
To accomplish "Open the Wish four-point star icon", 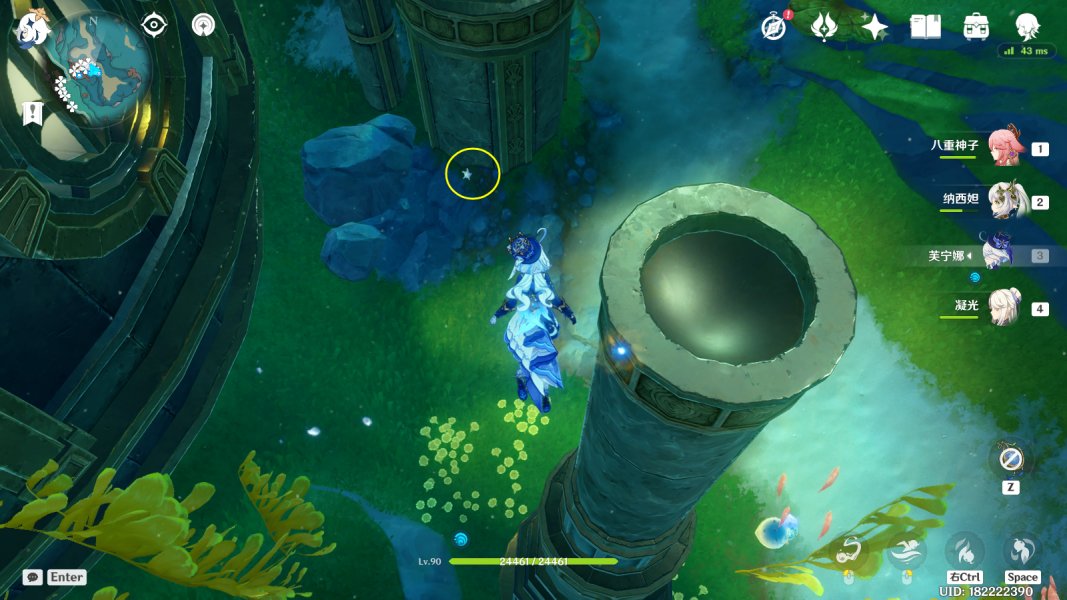I will click(875, 27).
